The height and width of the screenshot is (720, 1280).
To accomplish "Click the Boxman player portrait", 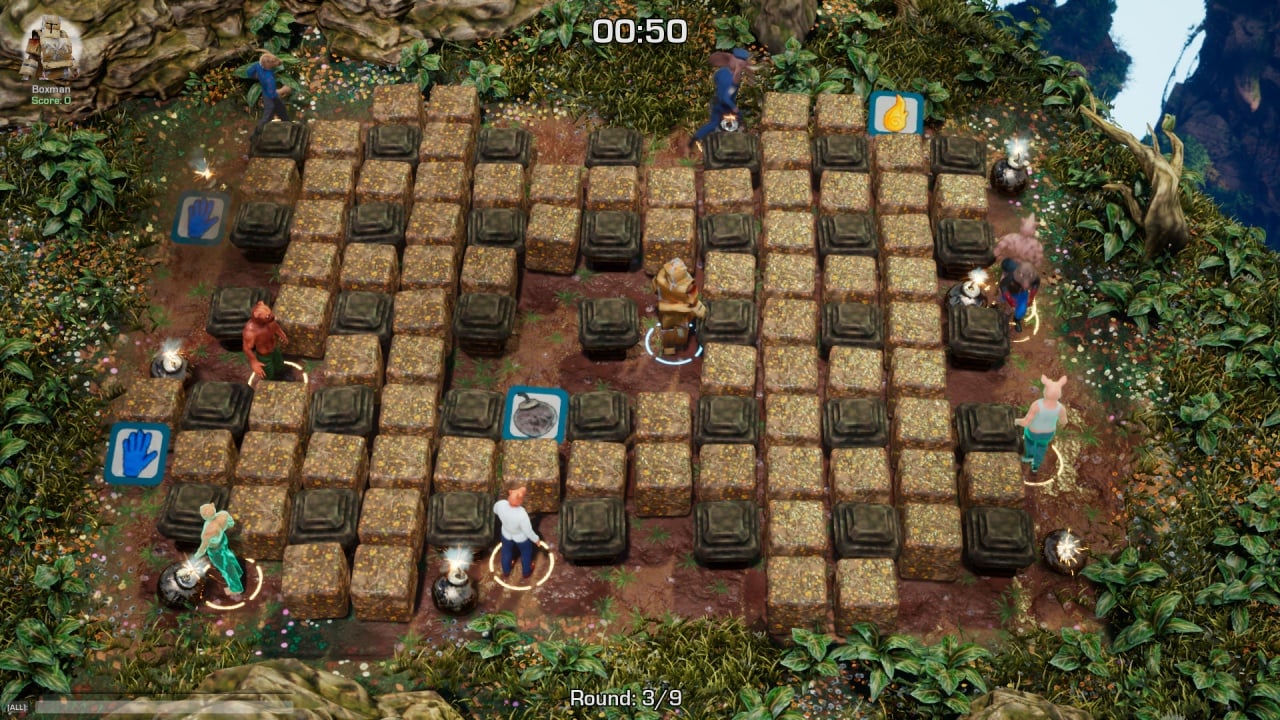I will 50,48.
